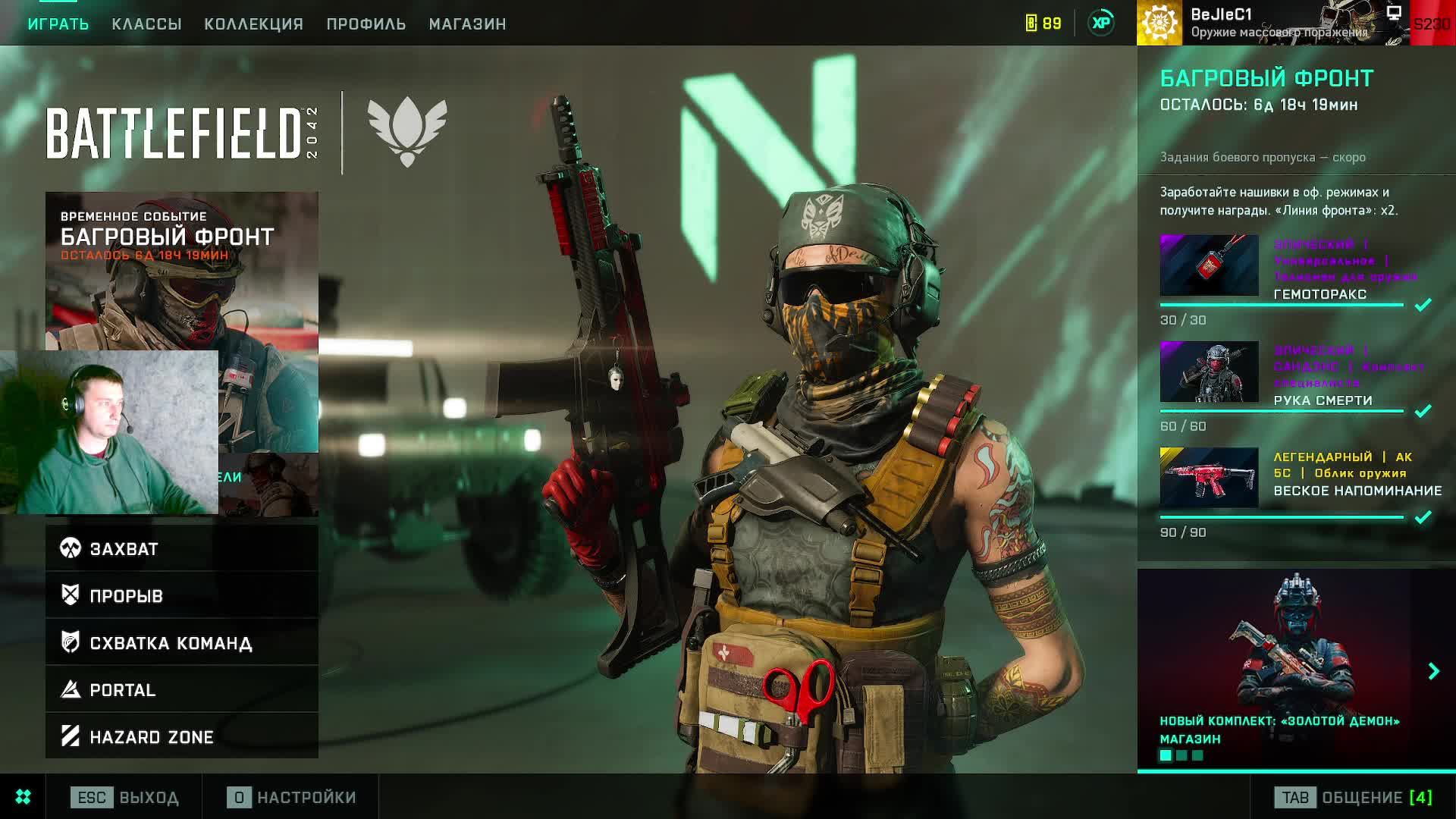
Task: Open the BeJleC1 player card
Action: click(x=1272, y=23)
